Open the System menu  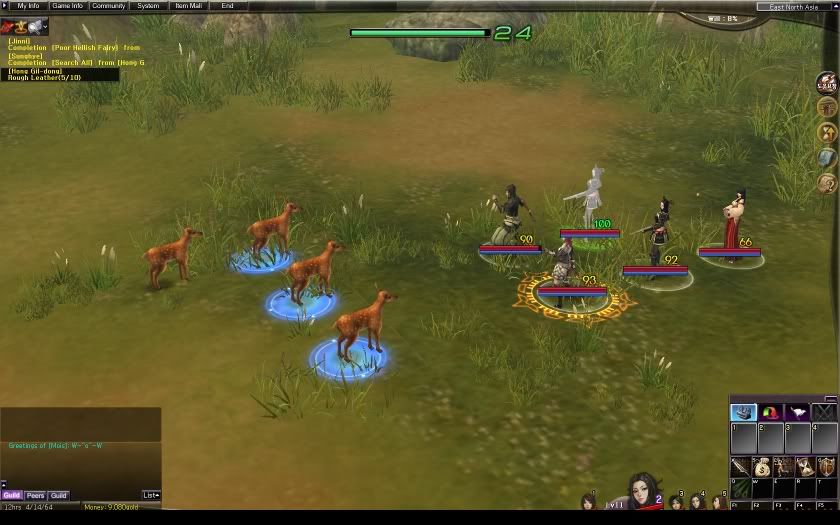point(148,6)
